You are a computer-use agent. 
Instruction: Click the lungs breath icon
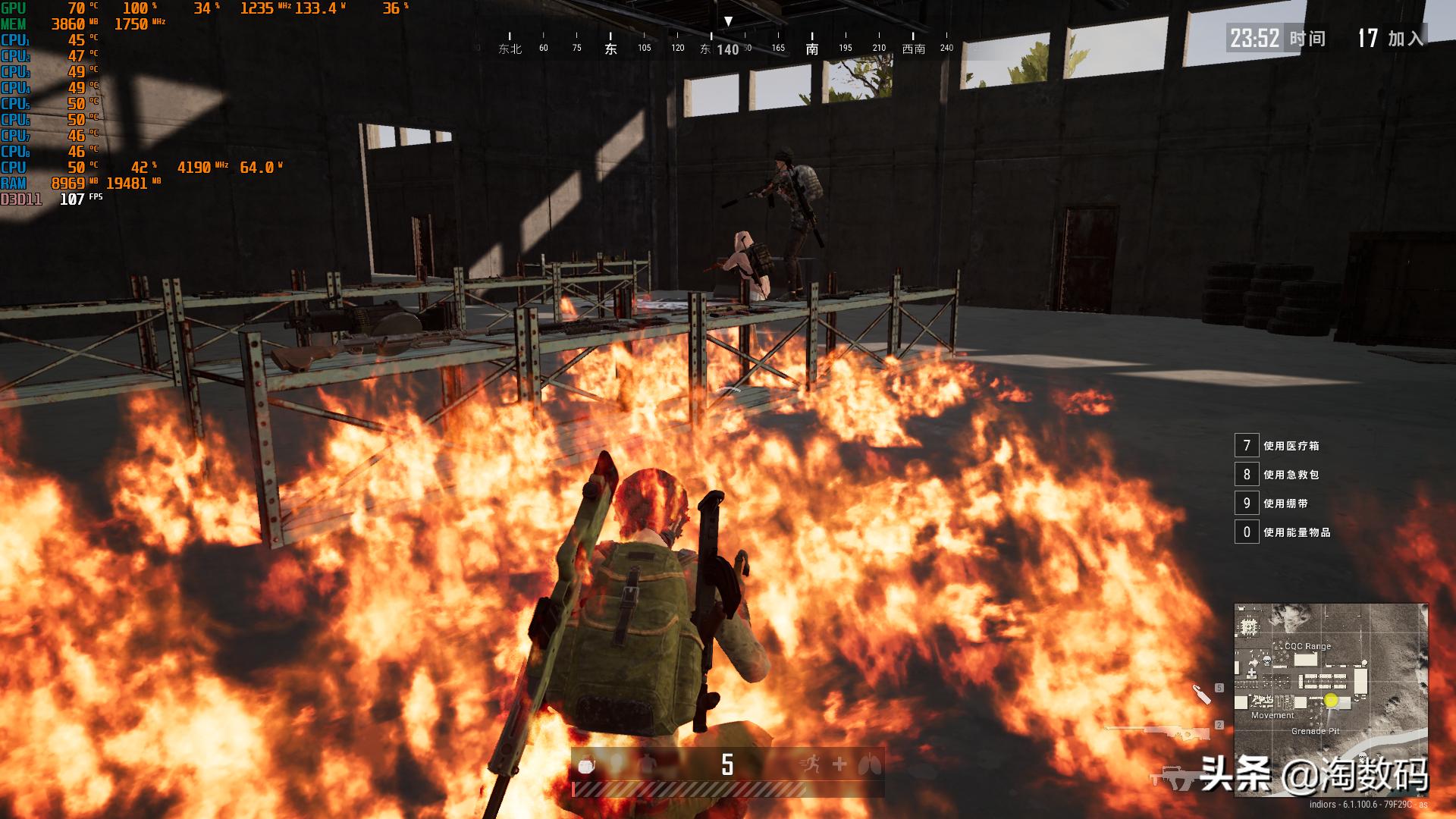click(869, 764)
